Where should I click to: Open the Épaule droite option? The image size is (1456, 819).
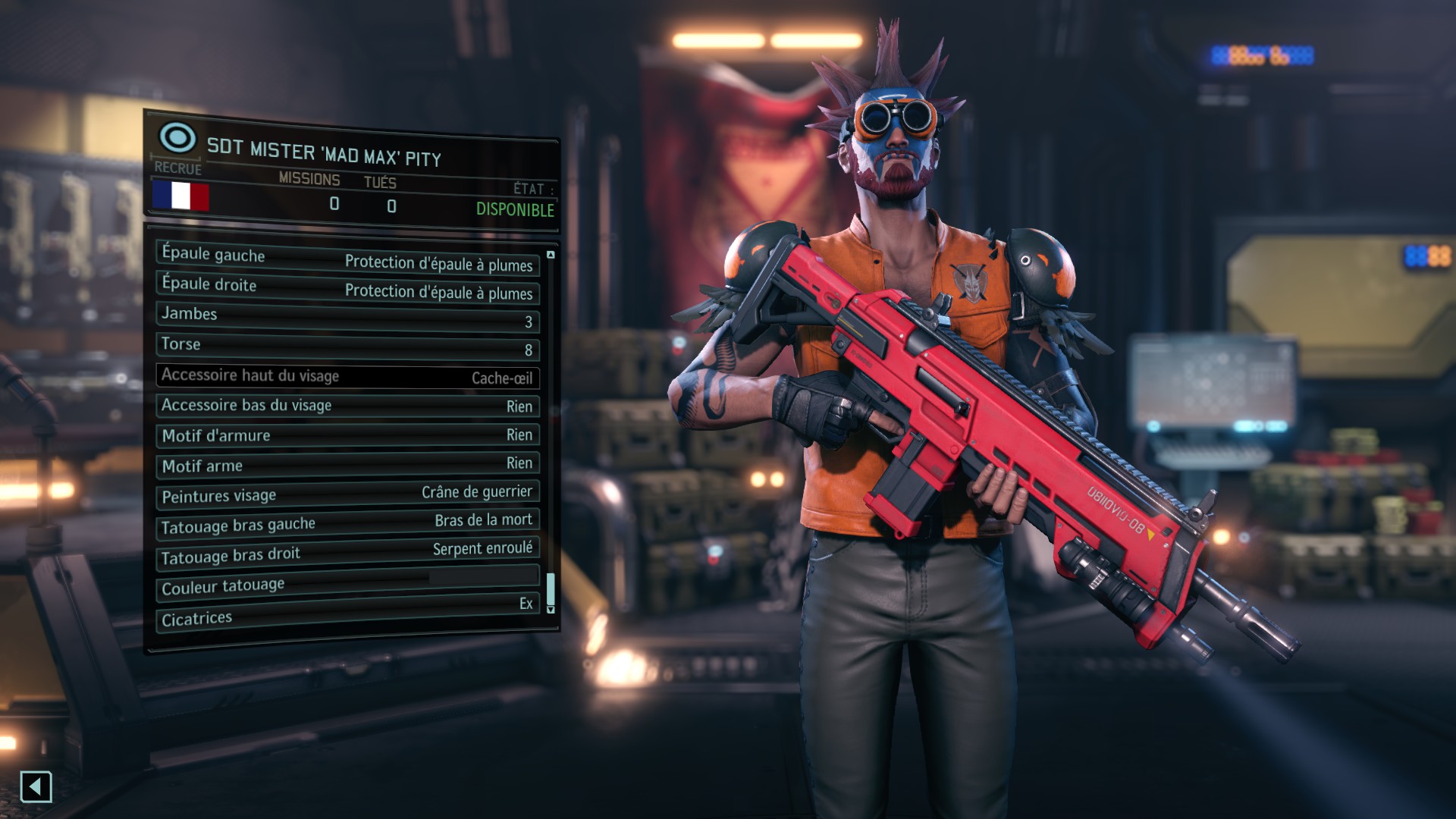347,288
